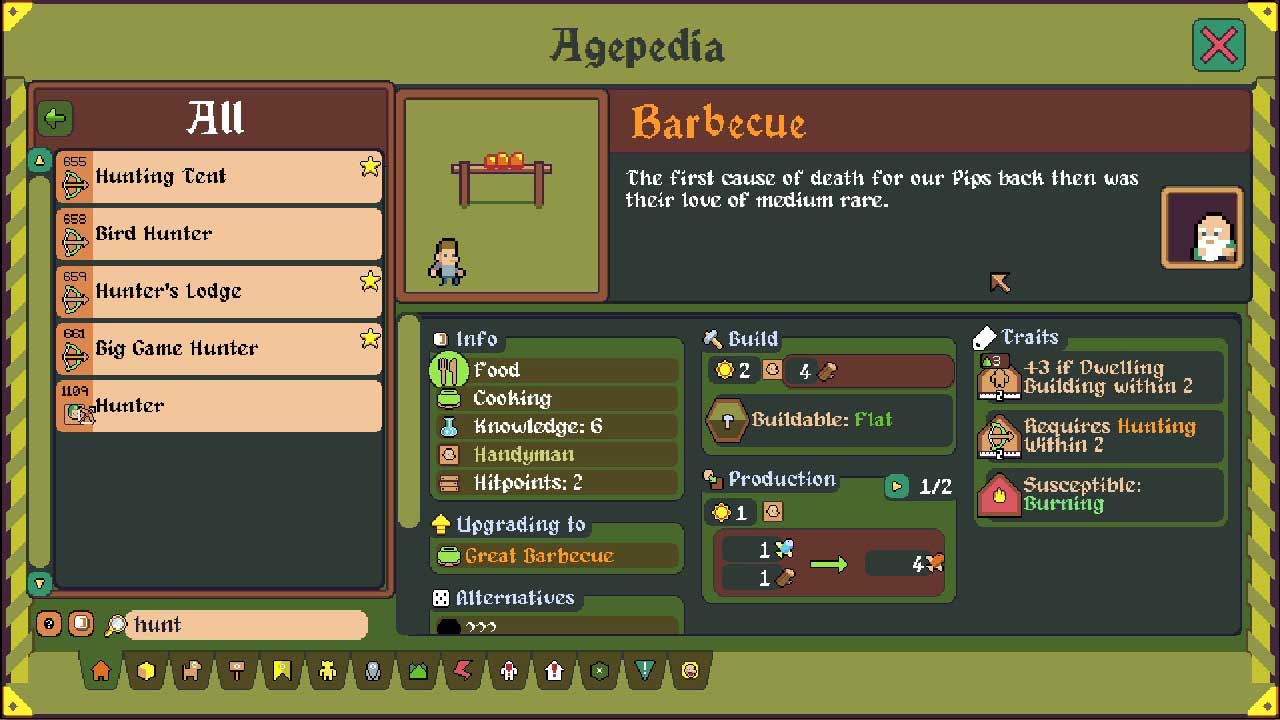Image resolution: width=1280 pixels, height=720 pixels.
Task: Open the Bird Hunter entry
Action: 218,234
